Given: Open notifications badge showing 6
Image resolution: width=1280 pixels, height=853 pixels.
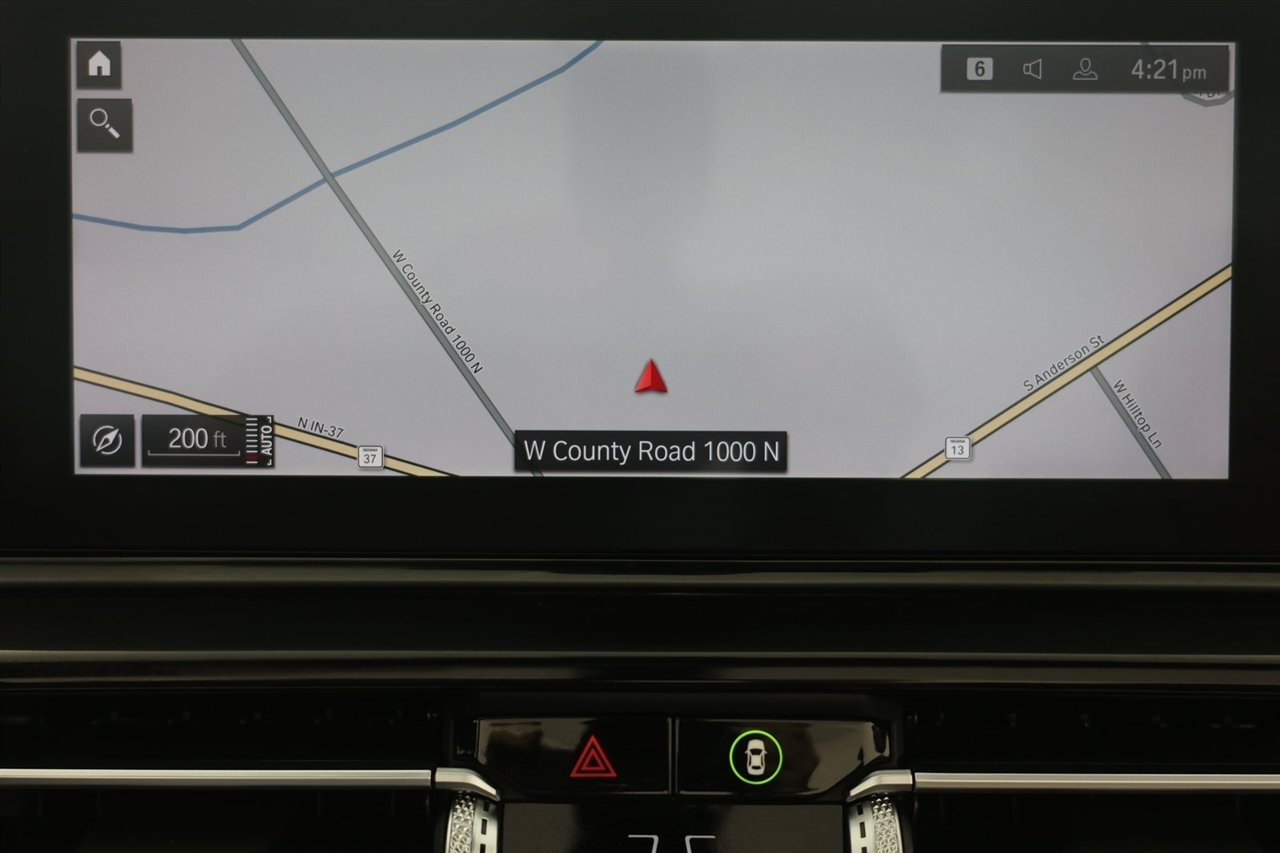Looking at the screenshot, I should tap(980, 69).
